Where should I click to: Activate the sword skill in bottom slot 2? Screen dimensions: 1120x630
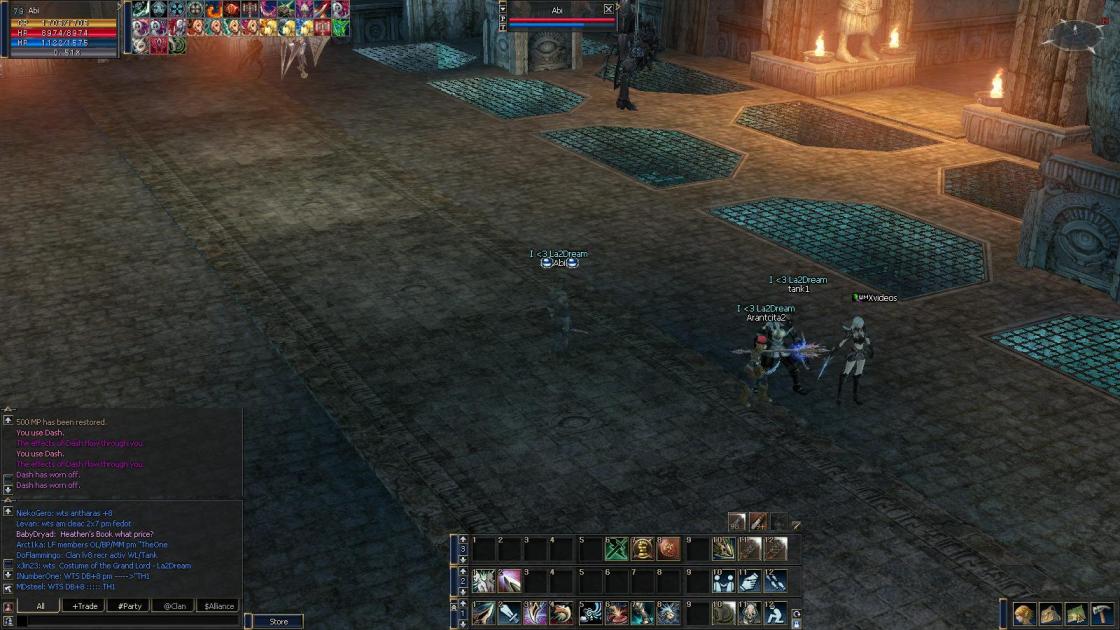[x=510, y=612]
